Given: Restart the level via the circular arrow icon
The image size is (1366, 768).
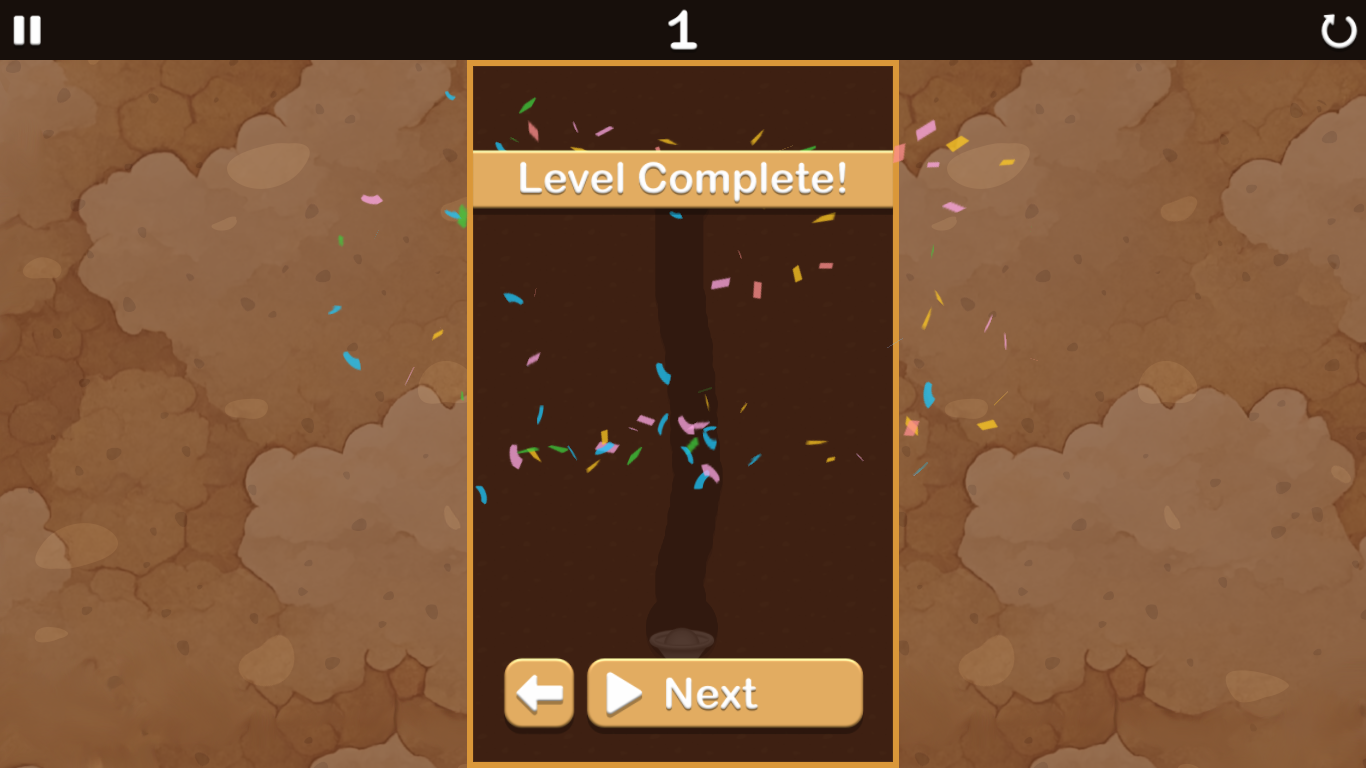Looking at the screenshot, I should click(x=1337, y=31).
